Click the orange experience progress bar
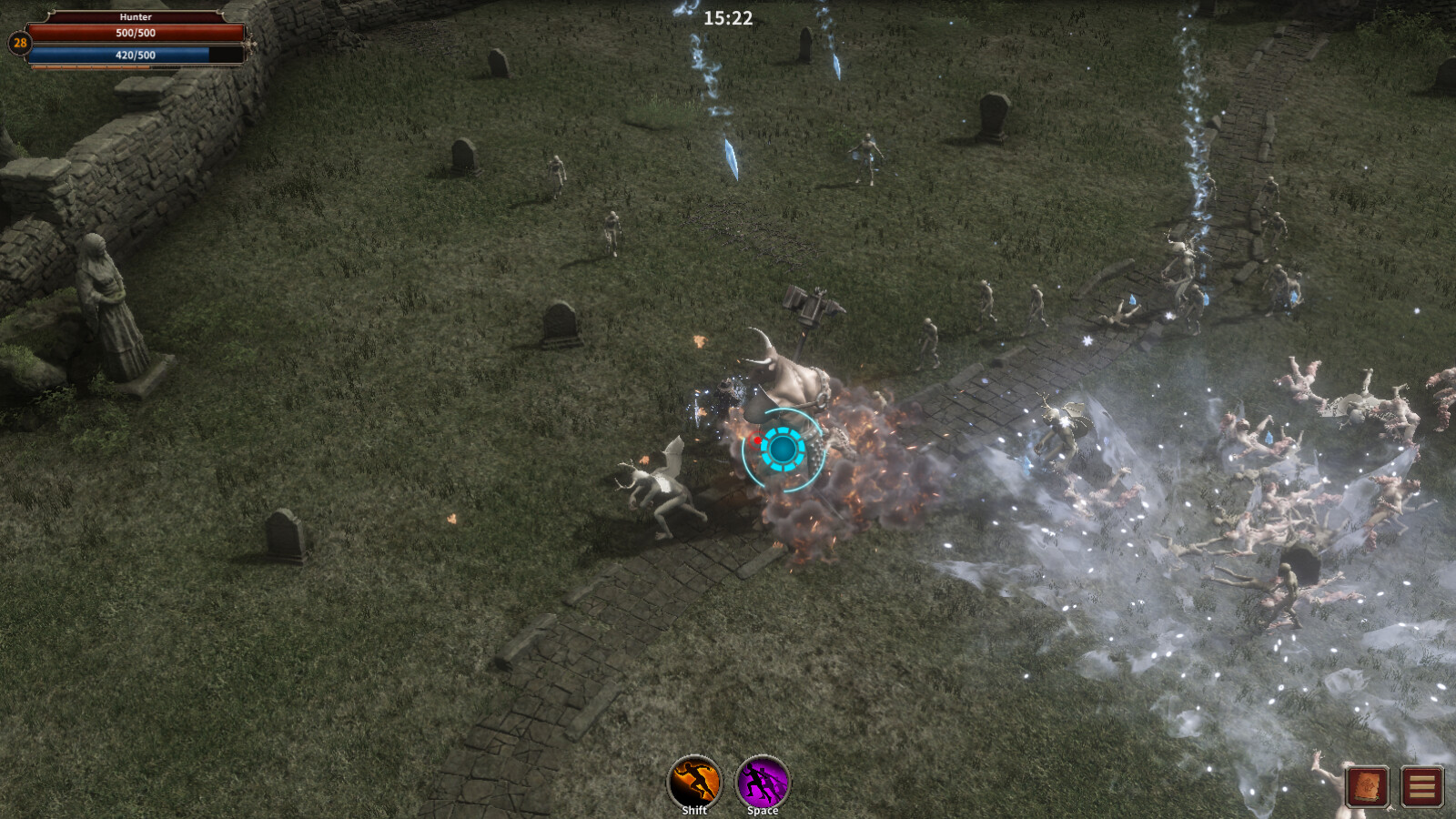 point(91,67)
